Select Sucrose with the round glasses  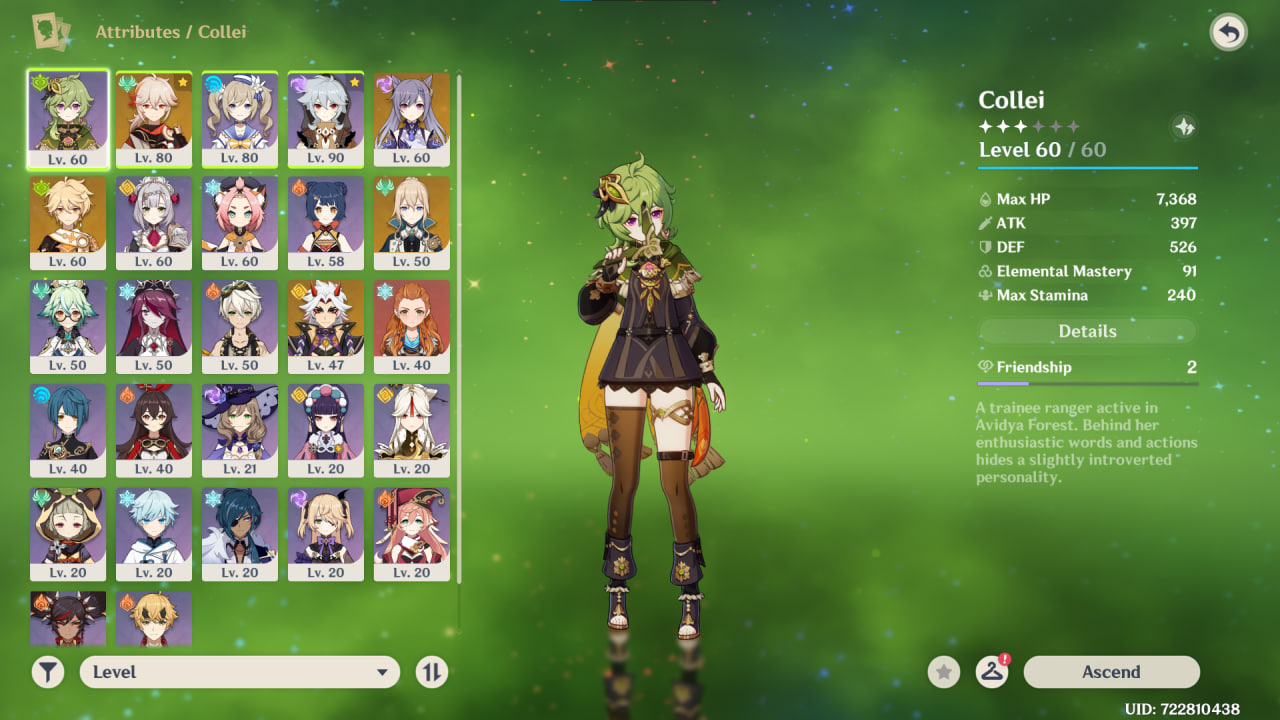pos(68,326)
